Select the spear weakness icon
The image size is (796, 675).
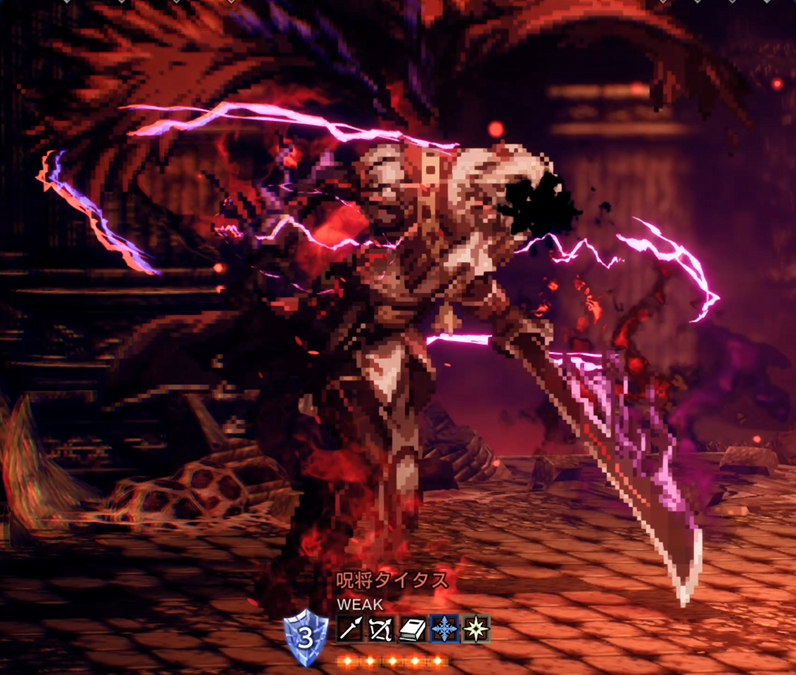(x=350, y=629)
